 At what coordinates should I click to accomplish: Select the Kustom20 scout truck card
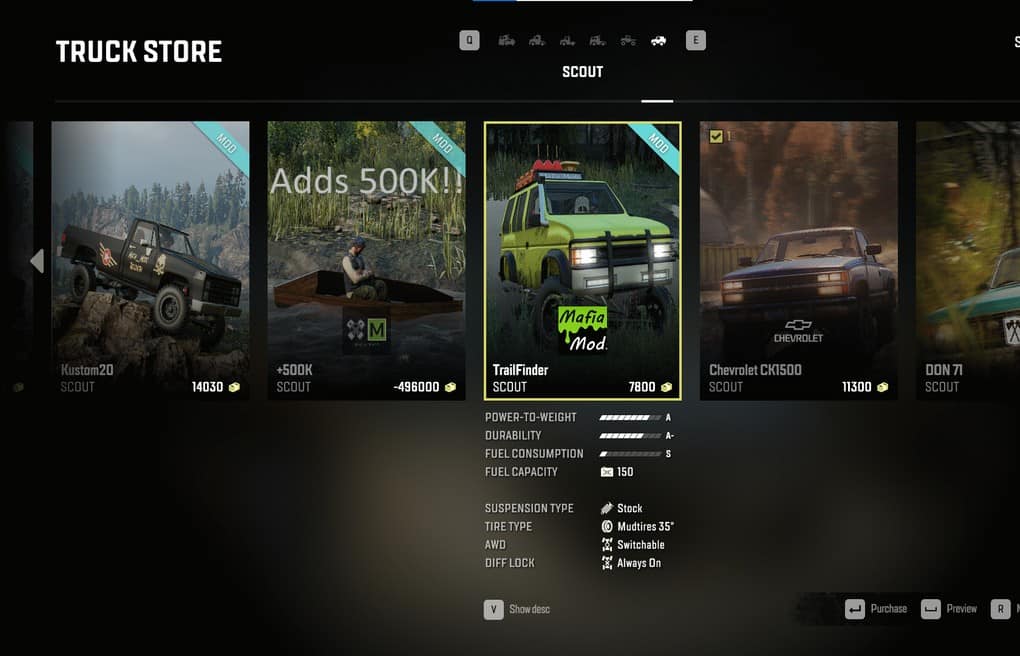(x=151, y=260)
